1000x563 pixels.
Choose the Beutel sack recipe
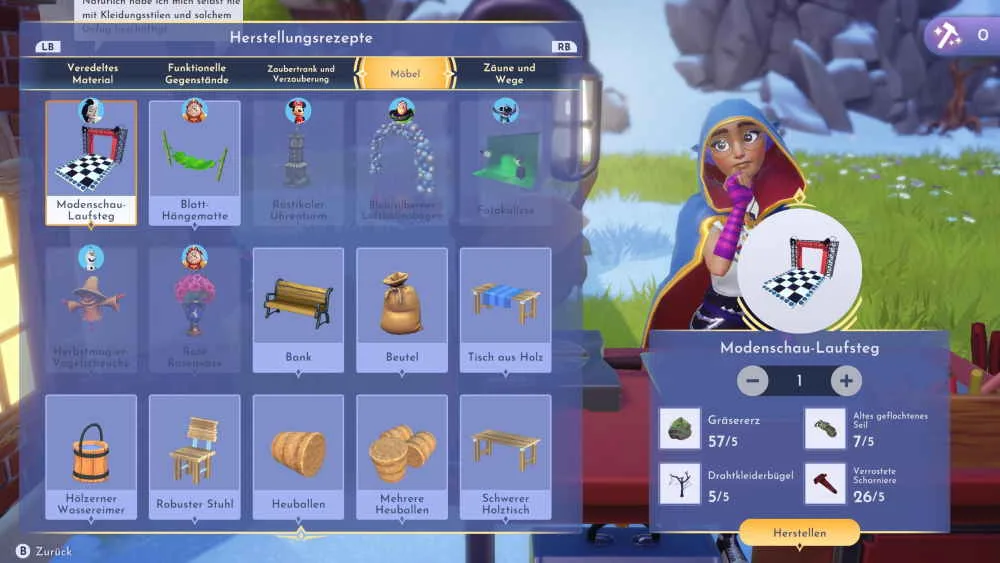click(401, 310)
